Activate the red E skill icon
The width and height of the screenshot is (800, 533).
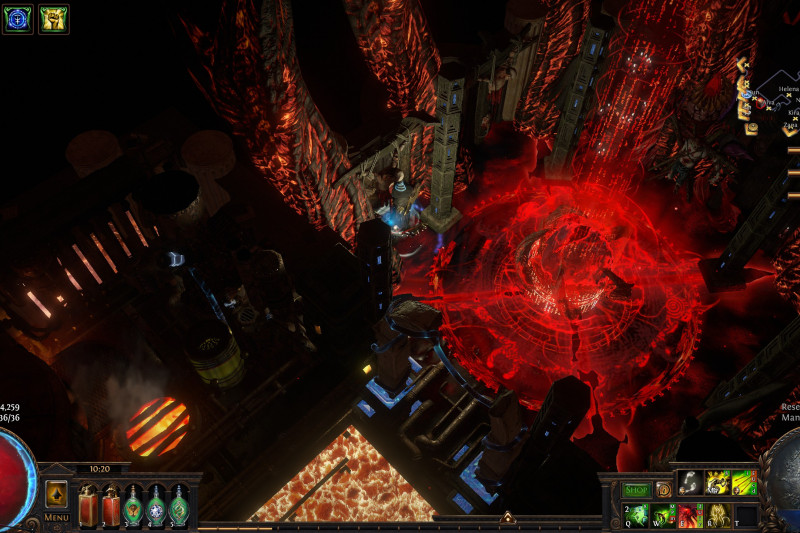tap(691, 515)
